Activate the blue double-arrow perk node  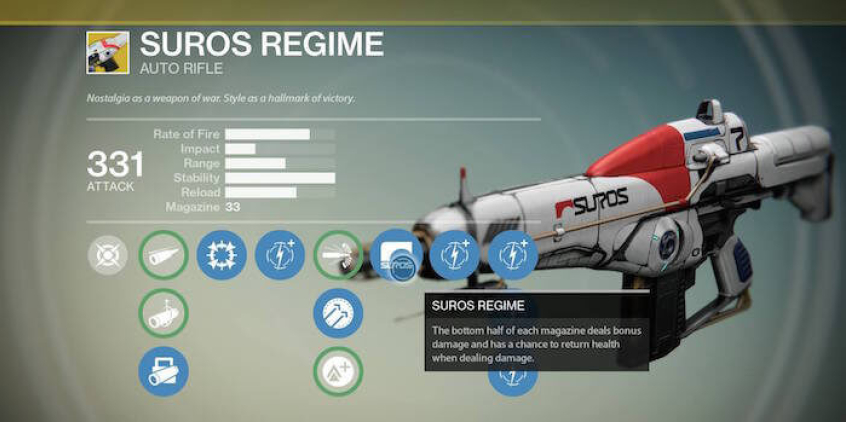pyautogui.click(x=339, y=313)
